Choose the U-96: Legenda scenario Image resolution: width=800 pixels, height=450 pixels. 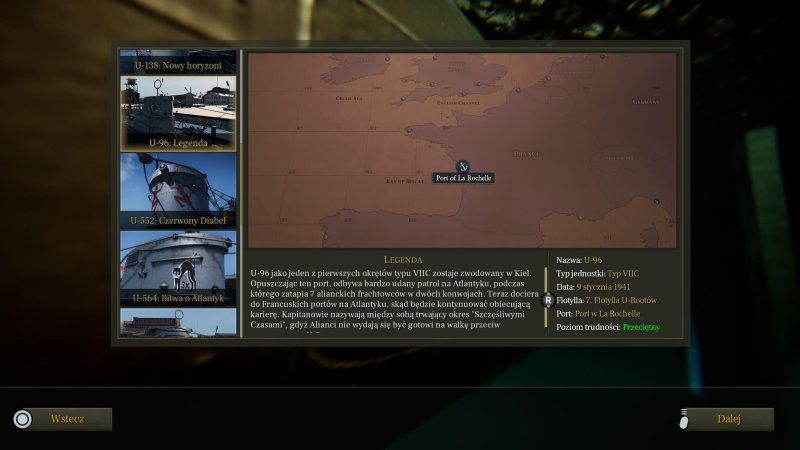[x=178, y=113]
